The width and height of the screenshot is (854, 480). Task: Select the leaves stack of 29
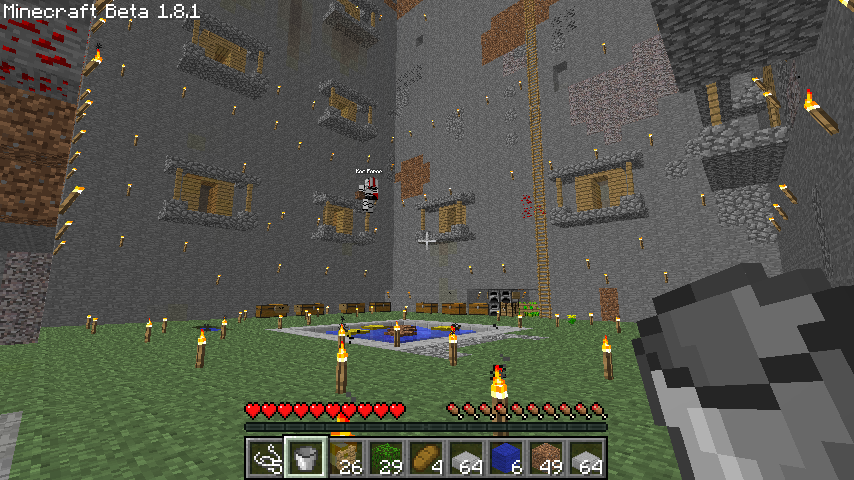coord(385,458)
